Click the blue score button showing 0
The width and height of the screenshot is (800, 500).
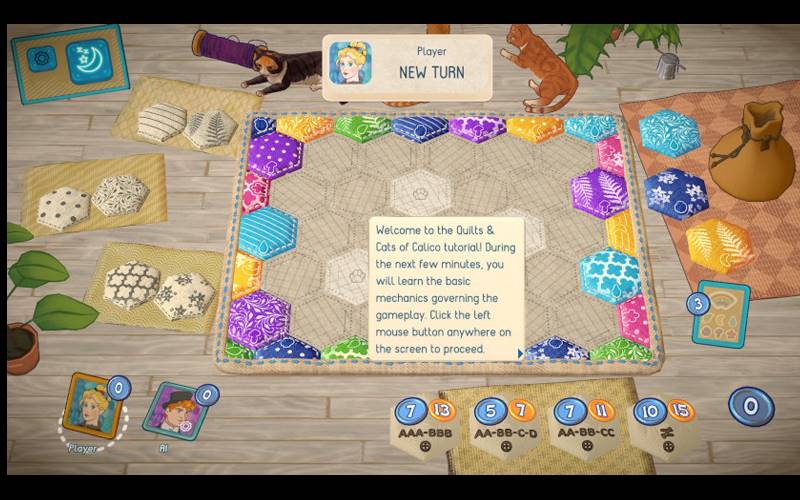pyautogui.click(x=750, y=406)
